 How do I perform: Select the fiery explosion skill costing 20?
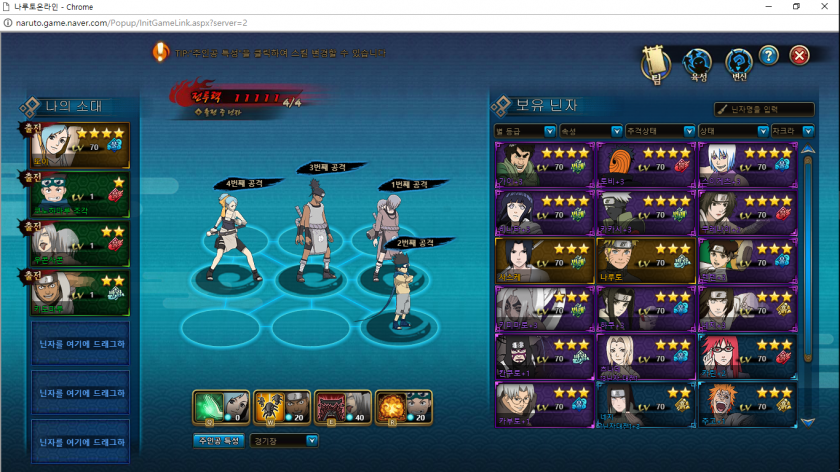404,408
